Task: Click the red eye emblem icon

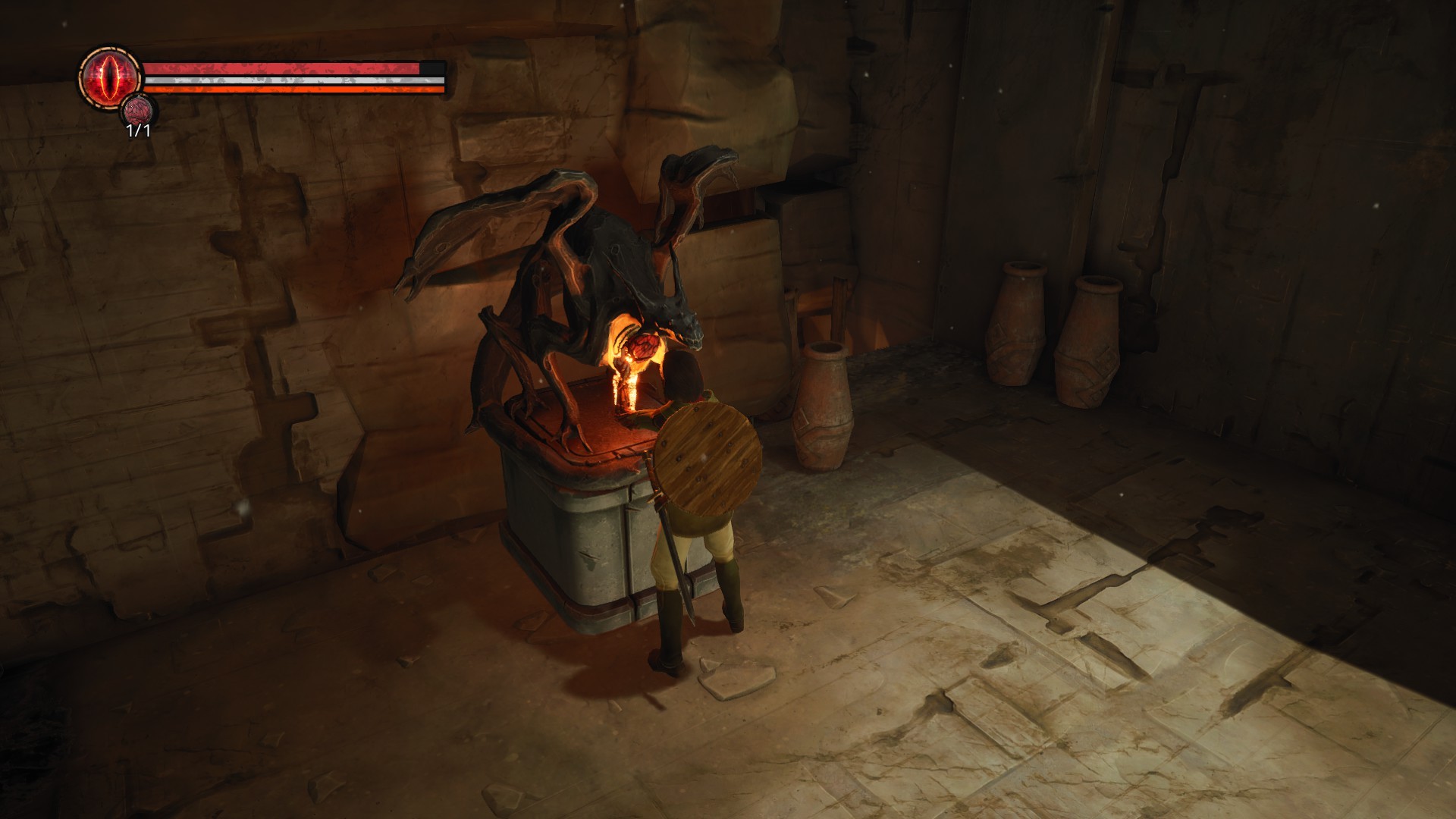Action: click(x=111, y=77)
